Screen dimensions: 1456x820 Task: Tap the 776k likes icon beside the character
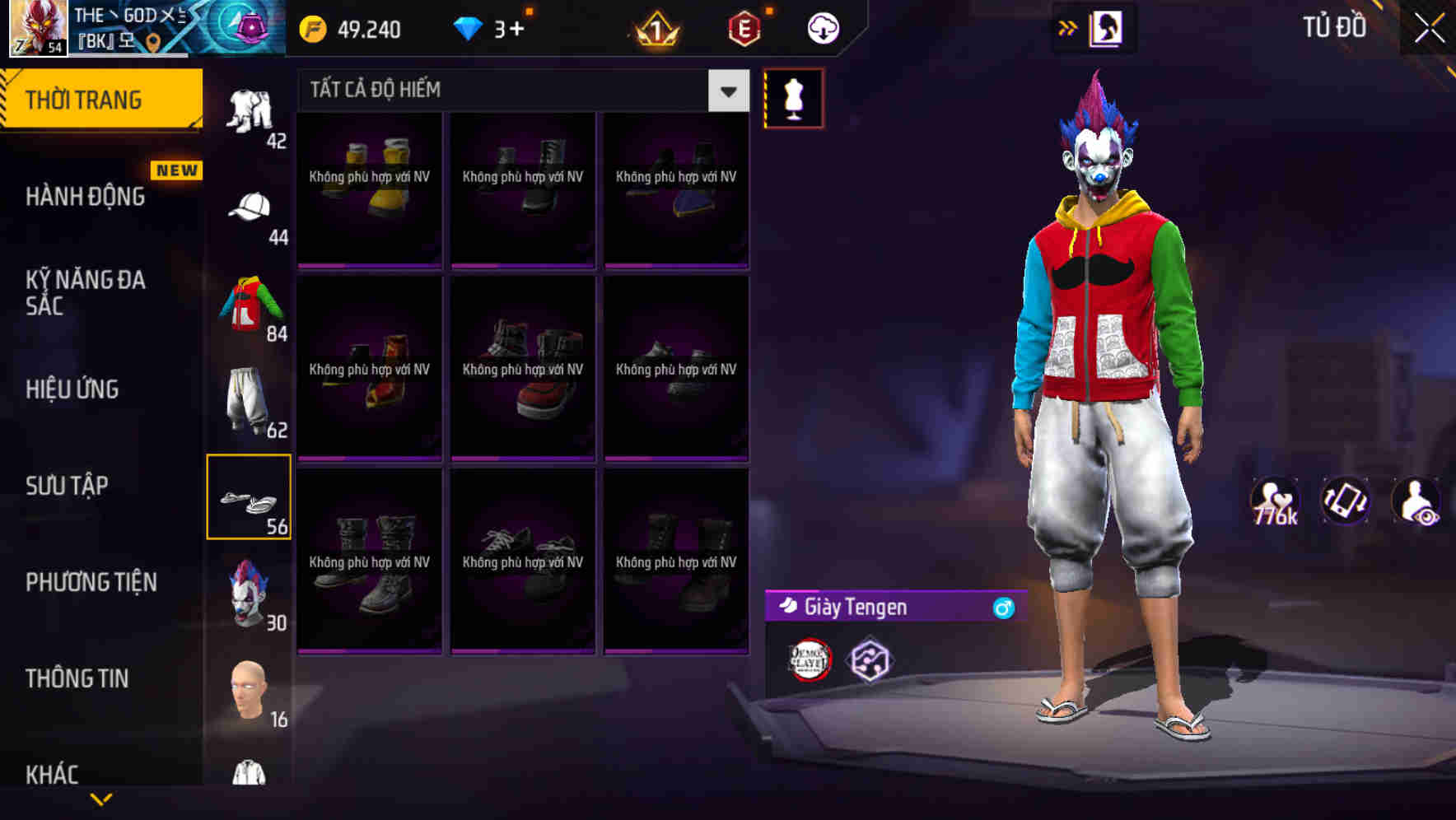1276,501
